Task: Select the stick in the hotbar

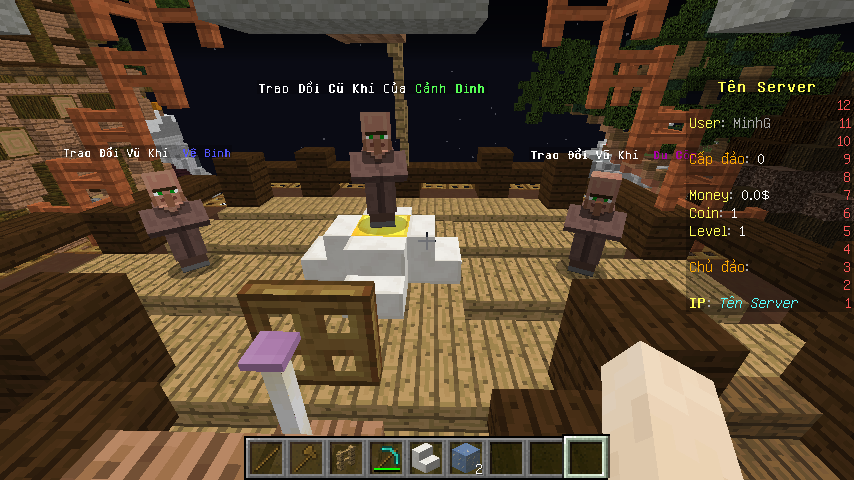Action: pos(266,458)
